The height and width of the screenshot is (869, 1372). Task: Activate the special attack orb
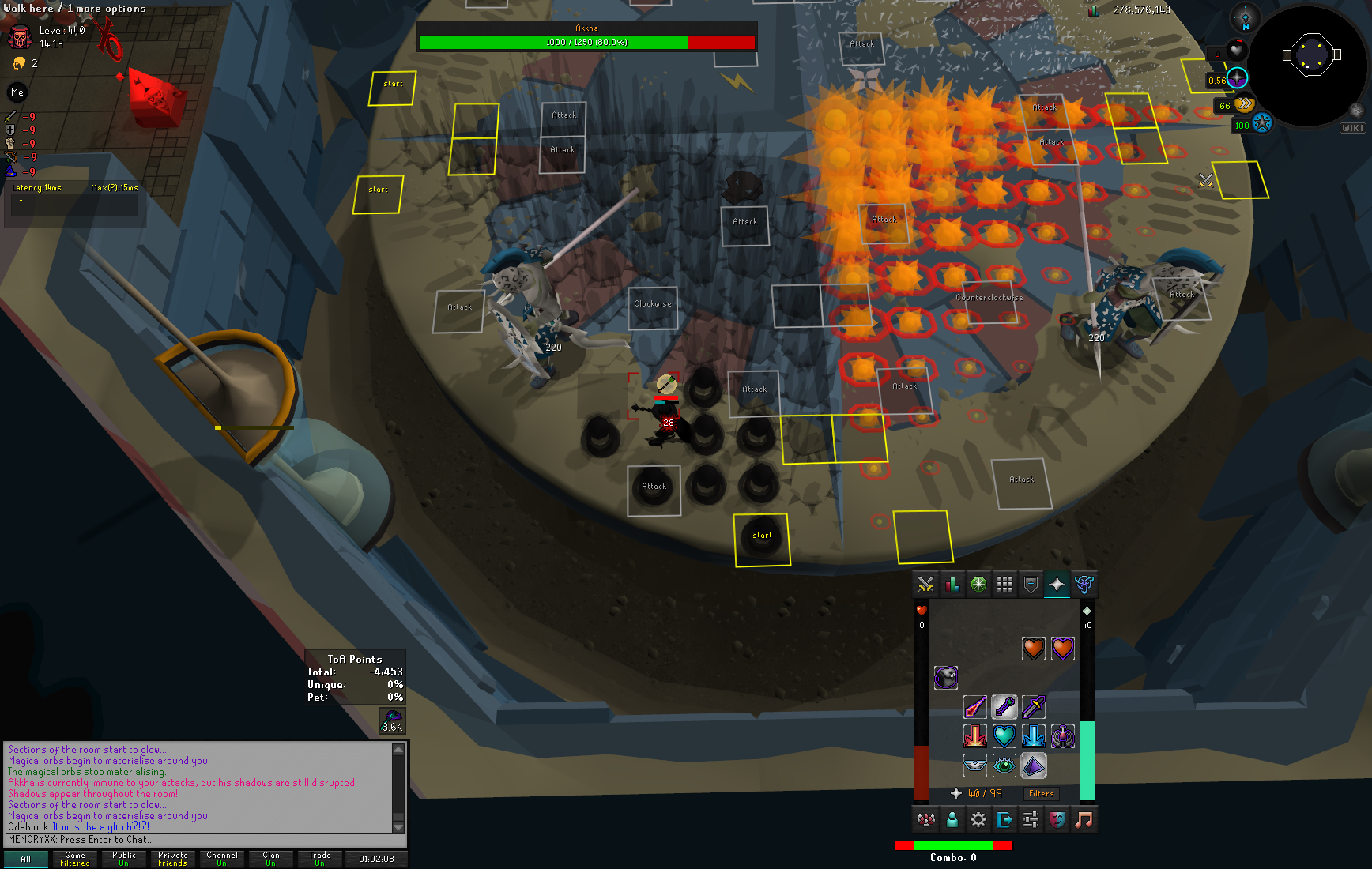1261,124
